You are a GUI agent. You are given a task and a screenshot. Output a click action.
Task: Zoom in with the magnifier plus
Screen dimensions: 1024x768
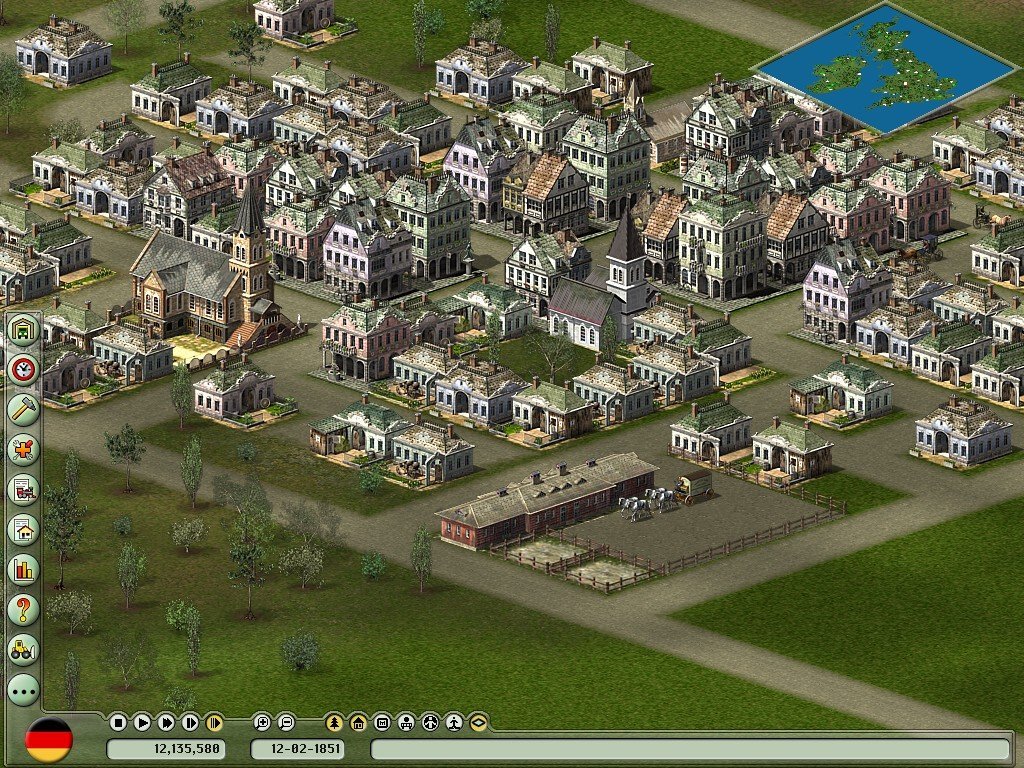[262, 722]
